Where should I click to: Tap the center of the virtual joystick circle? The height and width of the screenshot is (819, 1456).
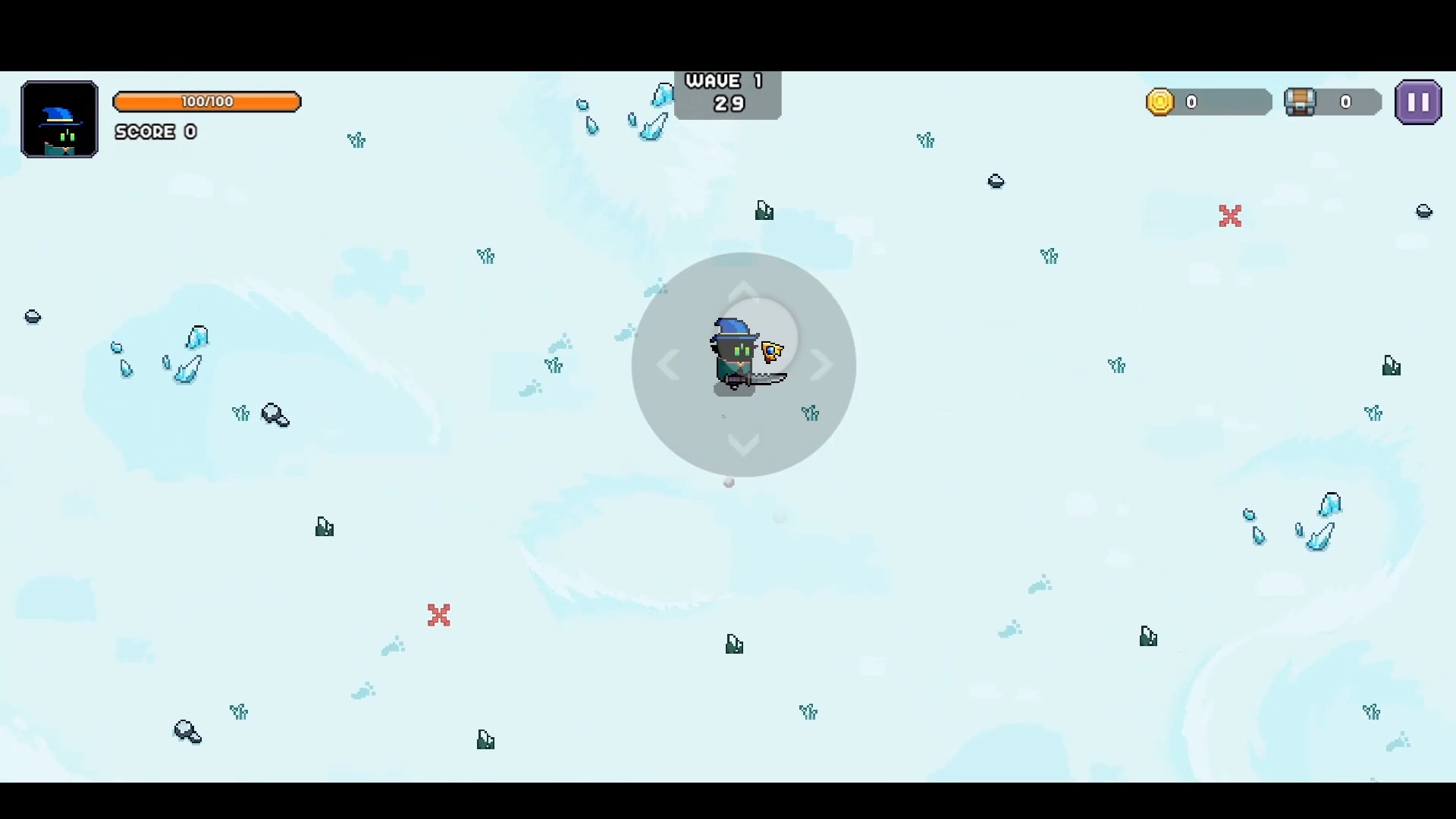click(743, 366)
